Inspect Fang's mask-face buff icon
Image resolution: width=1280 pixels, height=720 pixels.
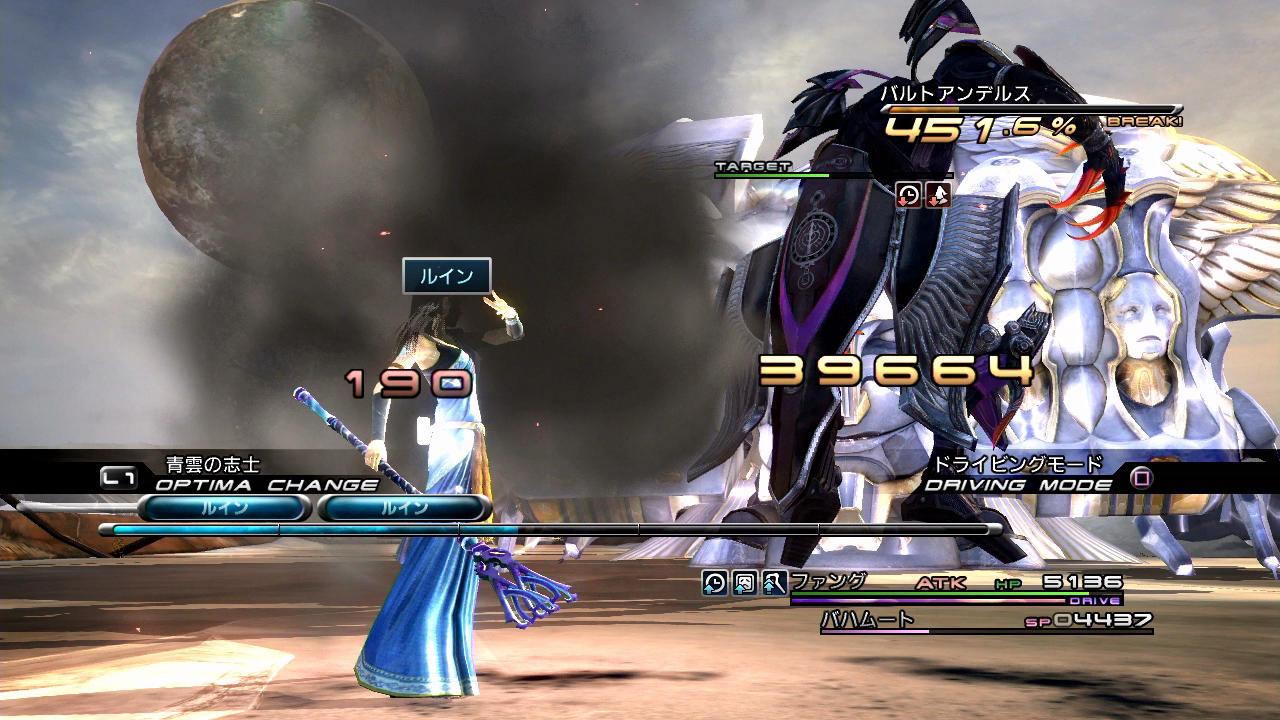point(745,583)
